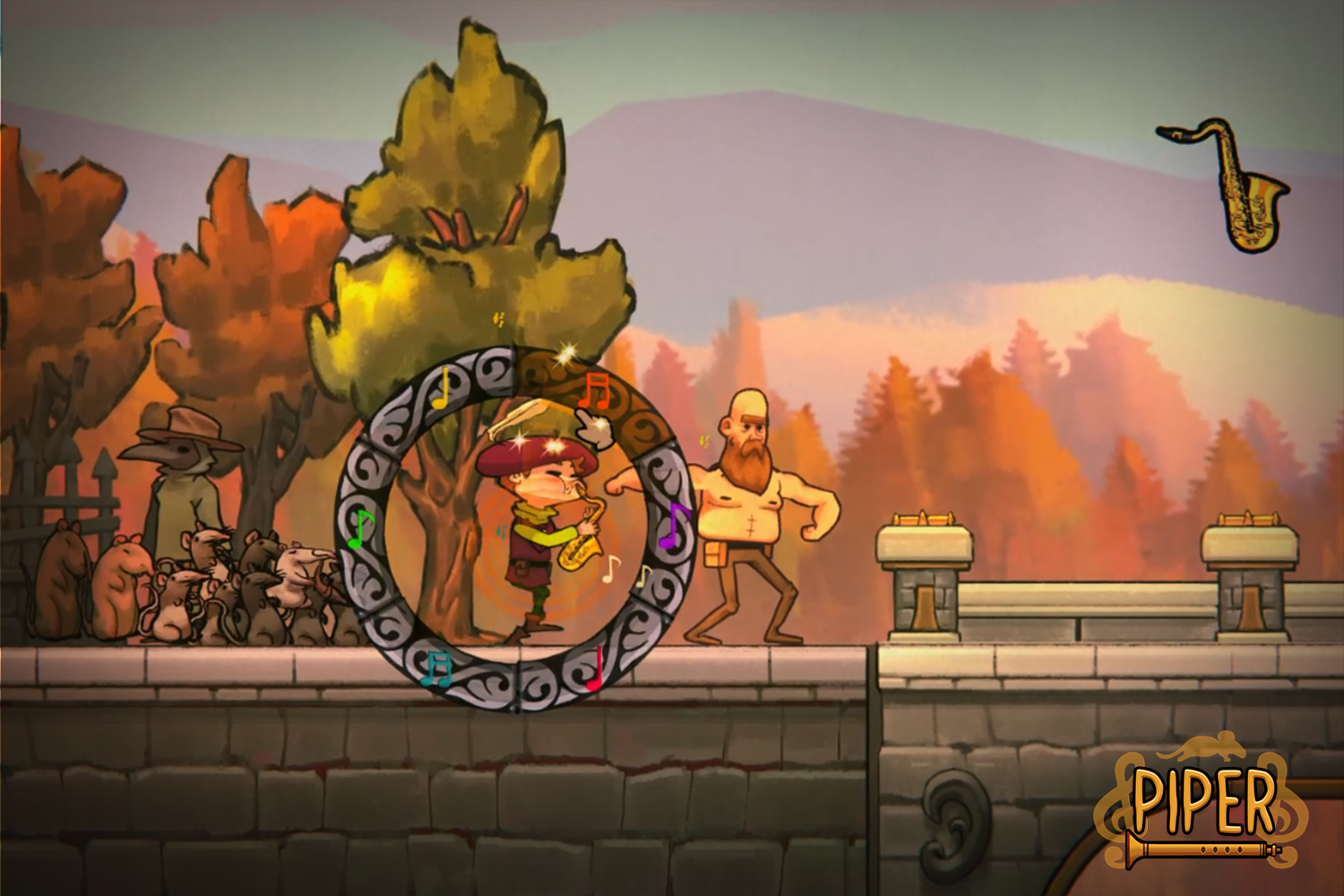The height and width of the screenshot is (896, 1344).
Task: Choose the cyan double-note wheel segment
Action: (438, 669)
